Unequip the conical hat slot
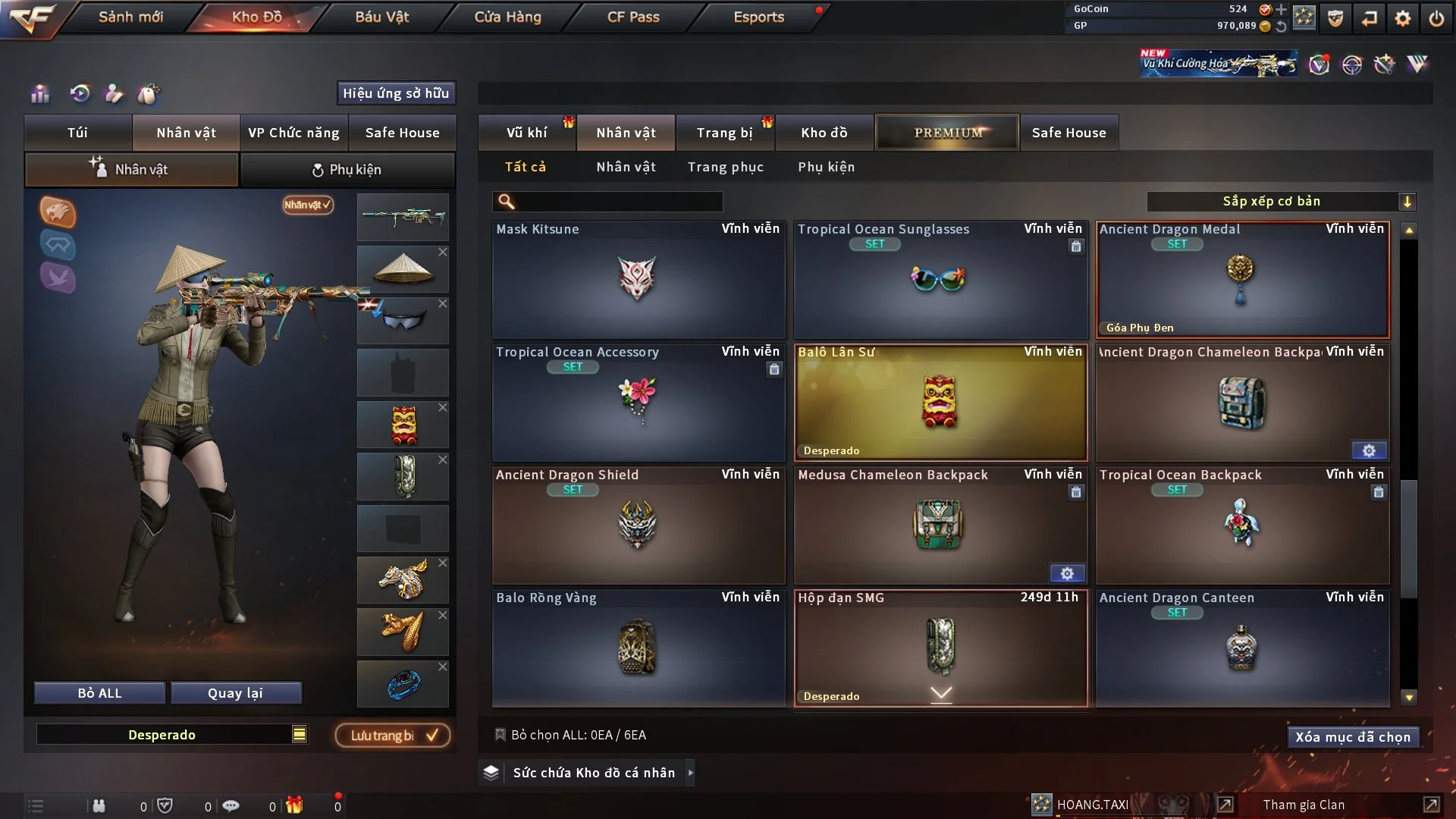Image resolution: width=1456 pixels, height=819 pixels. (x=443, y=252)
